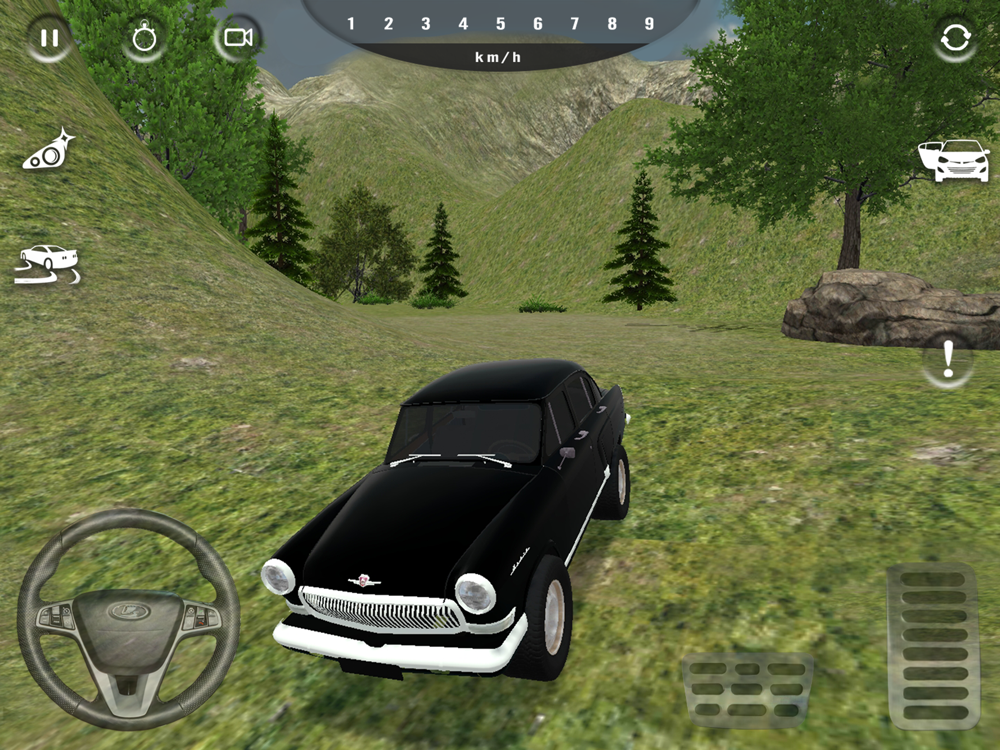This screenshot has height=750, width=1000.
Task: Pause the game
Action: [x=48, y=39]
